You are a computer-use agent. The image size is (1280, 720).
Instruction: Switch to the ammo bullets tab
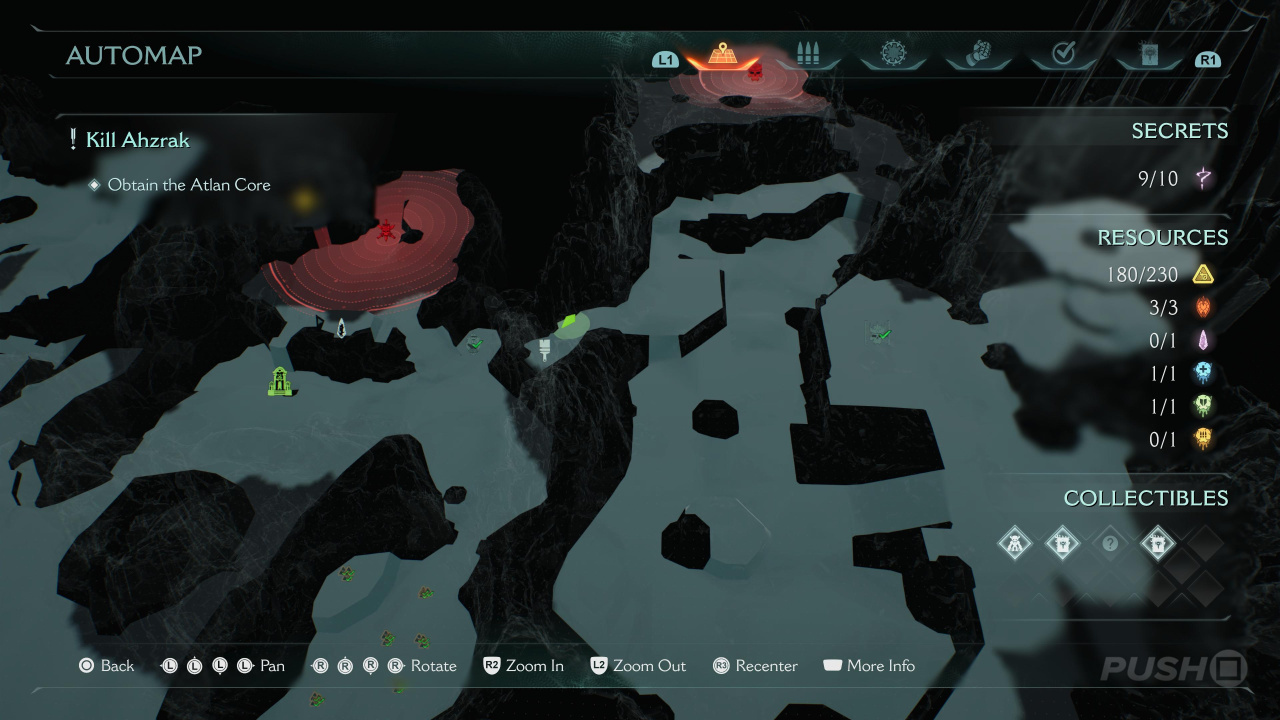pyautogui.click(x=807, y=55)
